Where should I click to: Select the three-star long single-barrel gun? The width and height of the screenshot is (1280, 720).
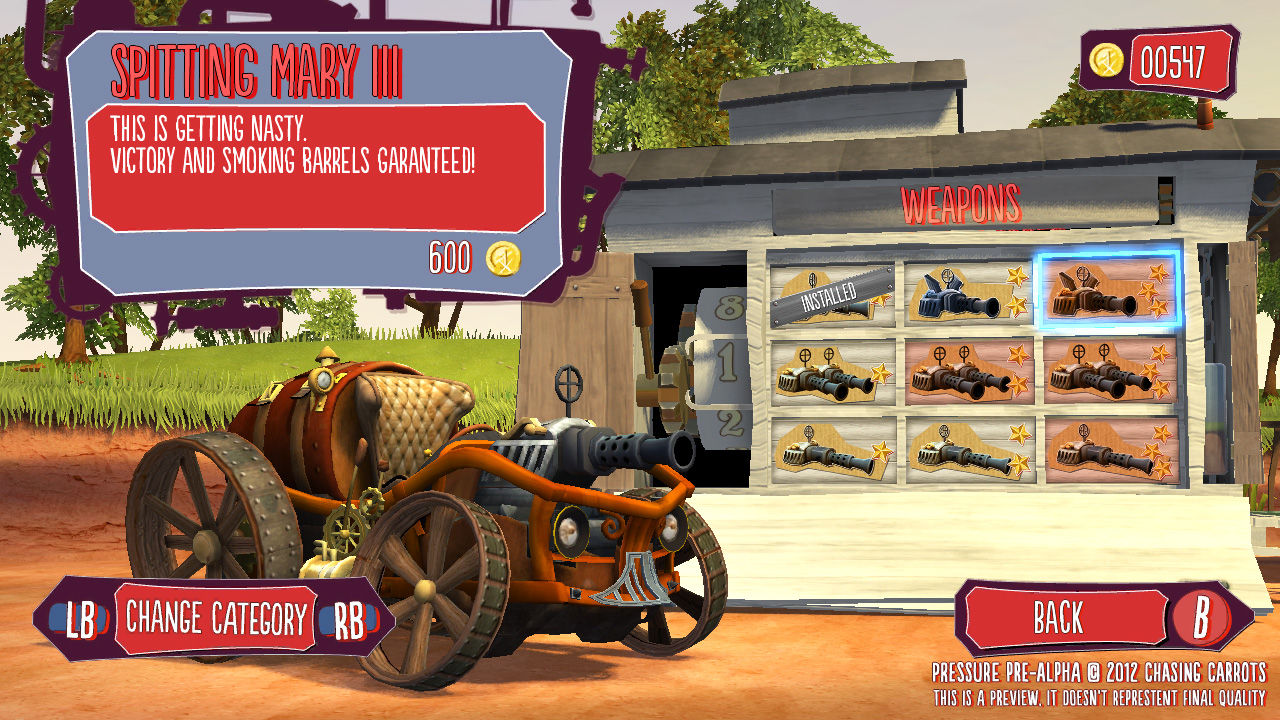click(1109, 450)
